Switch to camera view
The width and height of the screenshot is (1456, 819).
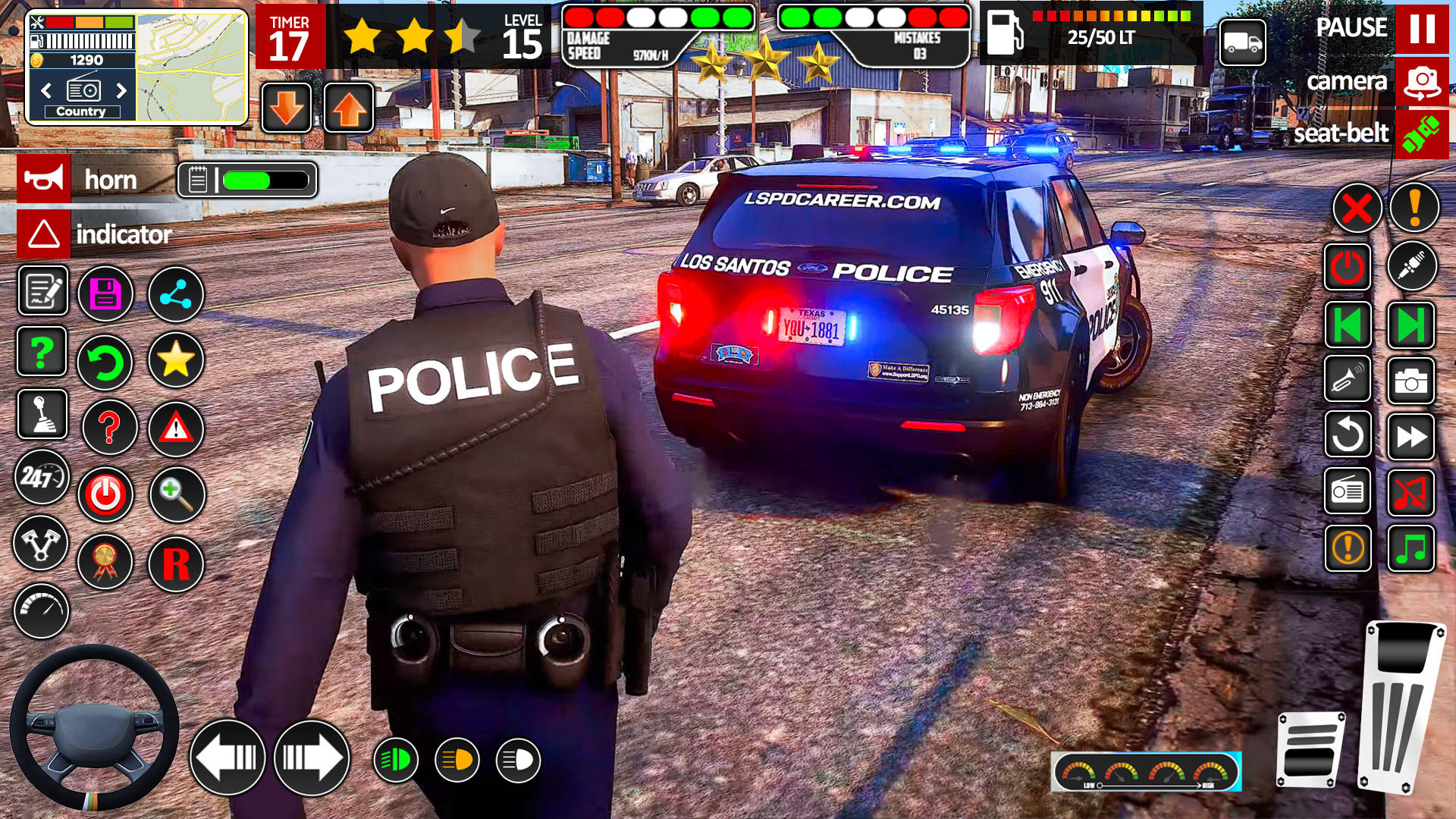[x=1422, y=81]
